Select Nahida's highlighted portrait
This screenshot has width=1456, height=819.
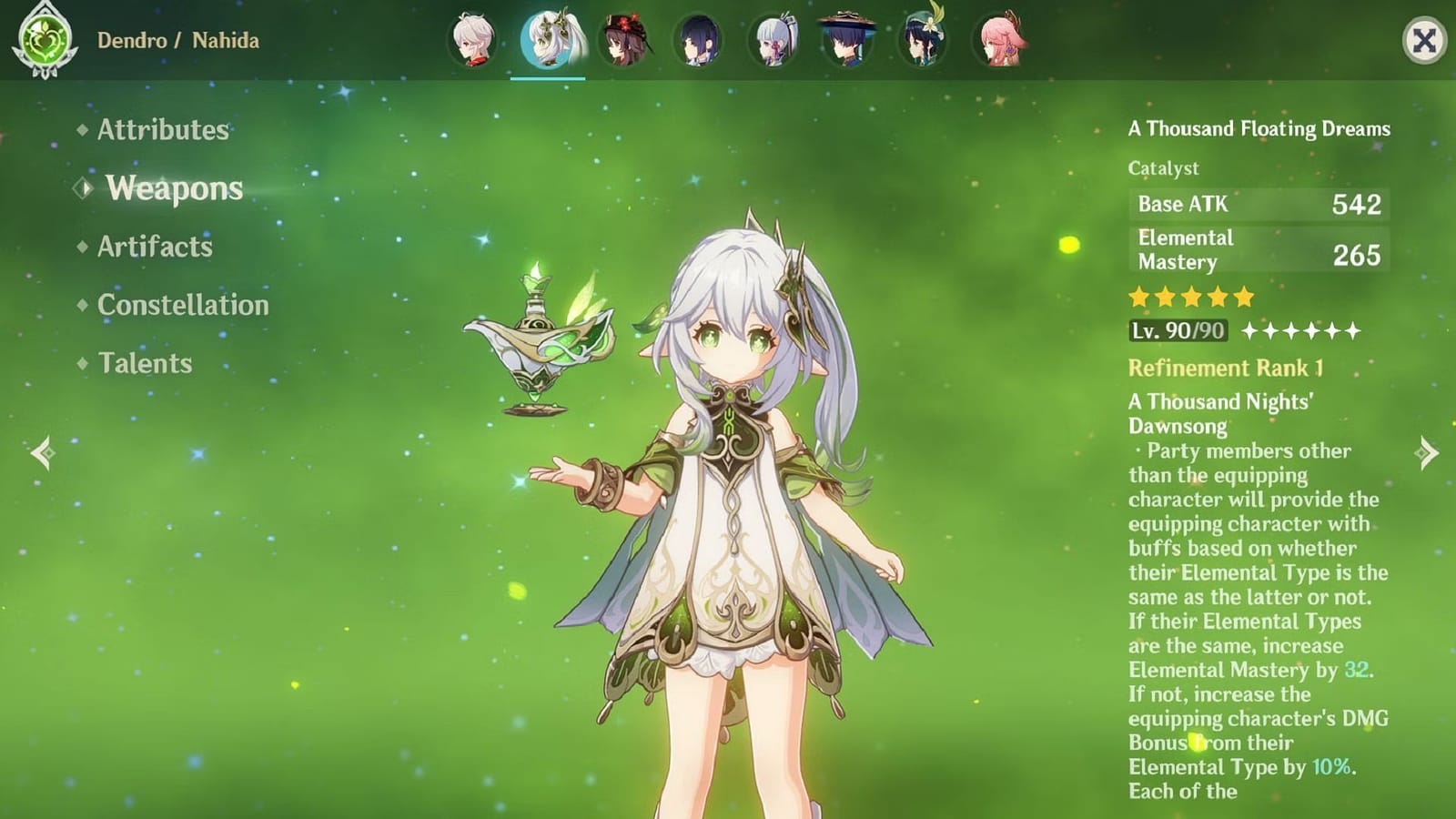[548, 41]
